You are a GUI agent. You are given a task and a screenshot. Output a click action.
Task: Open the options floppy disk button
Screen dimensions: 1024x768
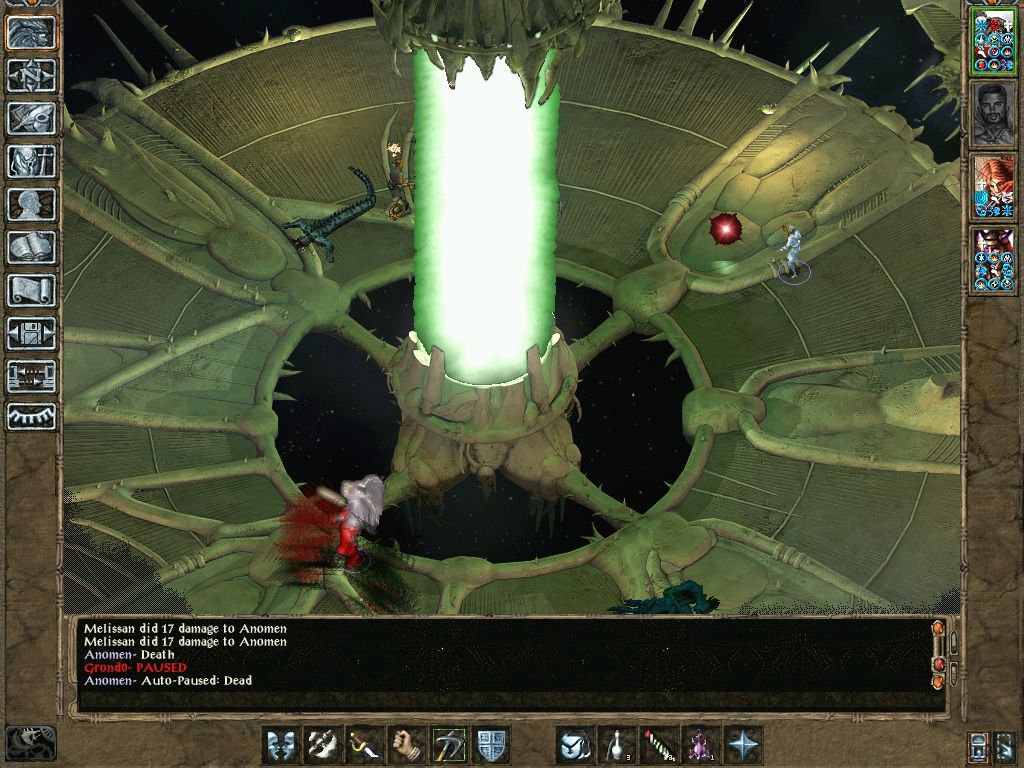(x=31, y=333)
